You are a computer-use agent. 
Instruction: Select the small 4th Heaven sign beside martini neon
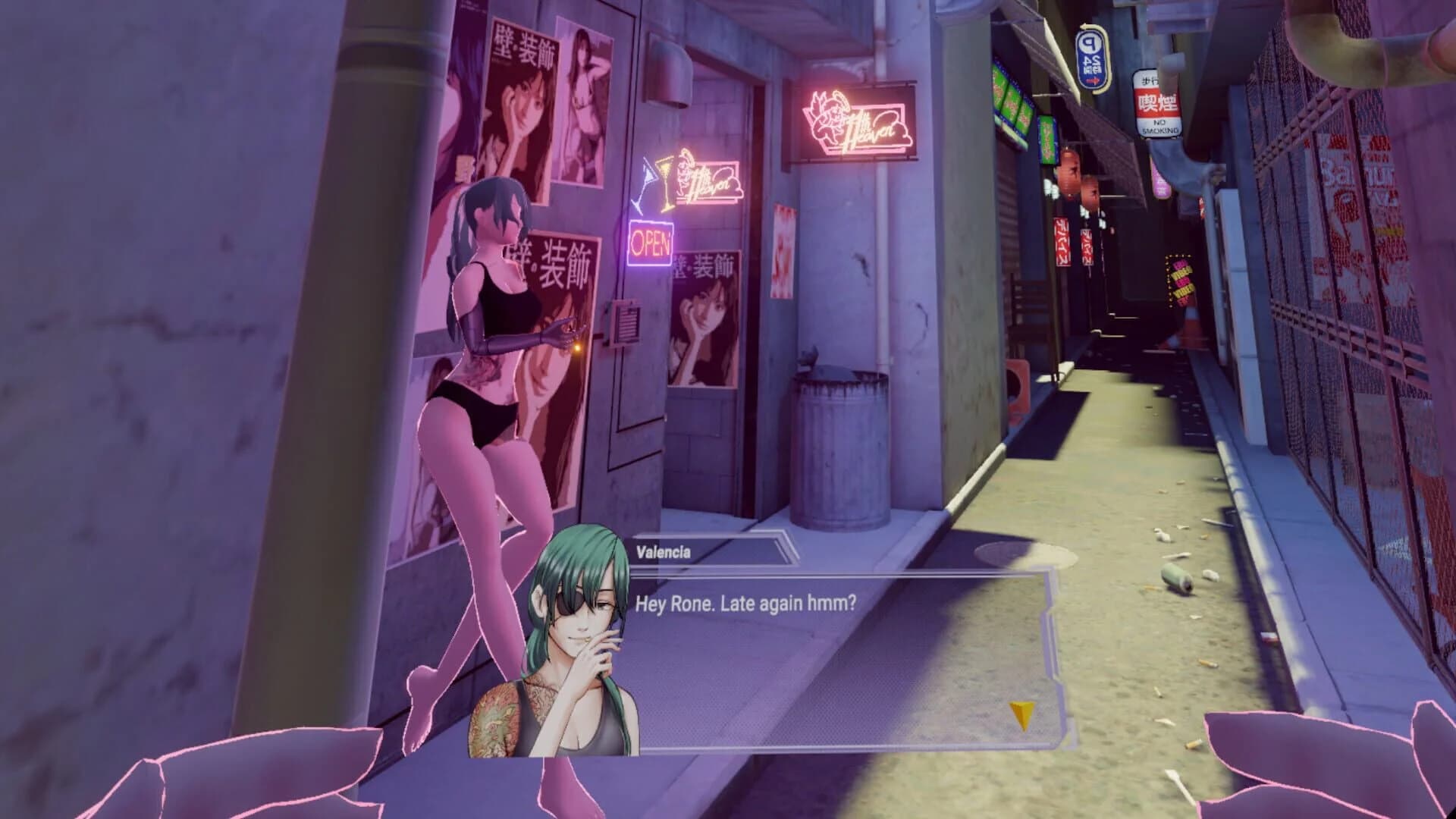coord(709,182)
